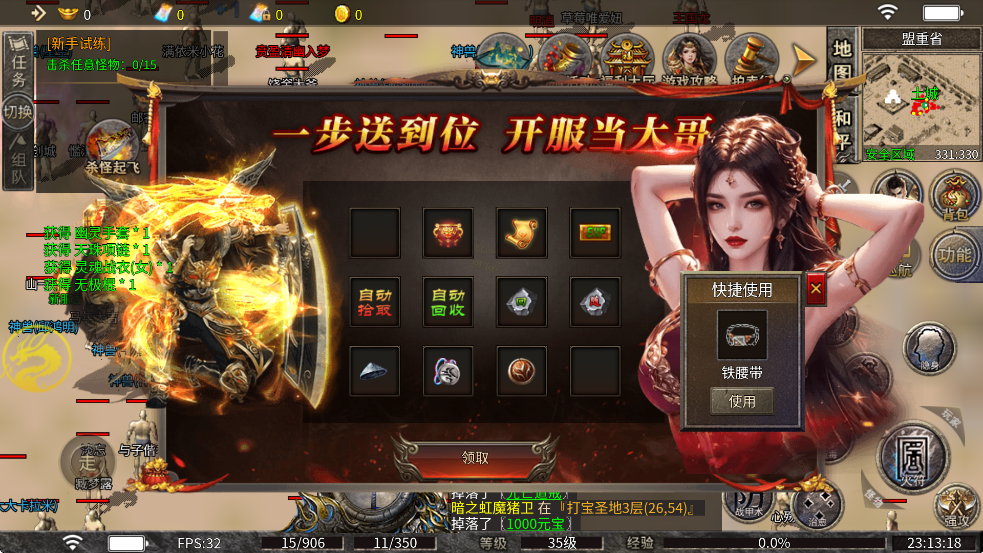
Task: Use the iron belt via 使用
Action: [x=742, y=402]
